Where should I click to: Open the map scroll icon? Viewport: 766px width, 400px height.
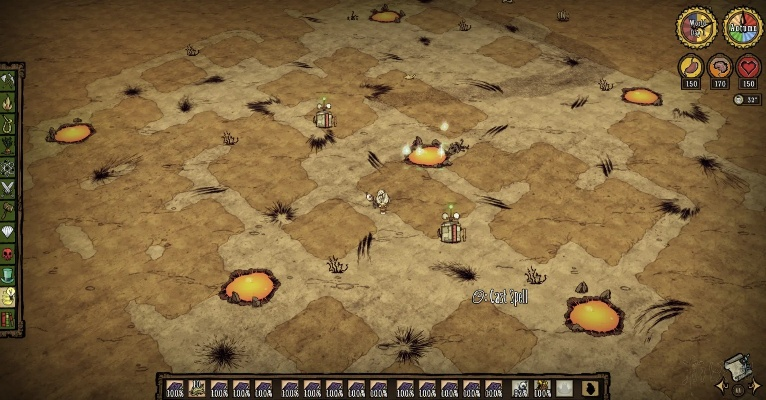click(x=738, y=368)
